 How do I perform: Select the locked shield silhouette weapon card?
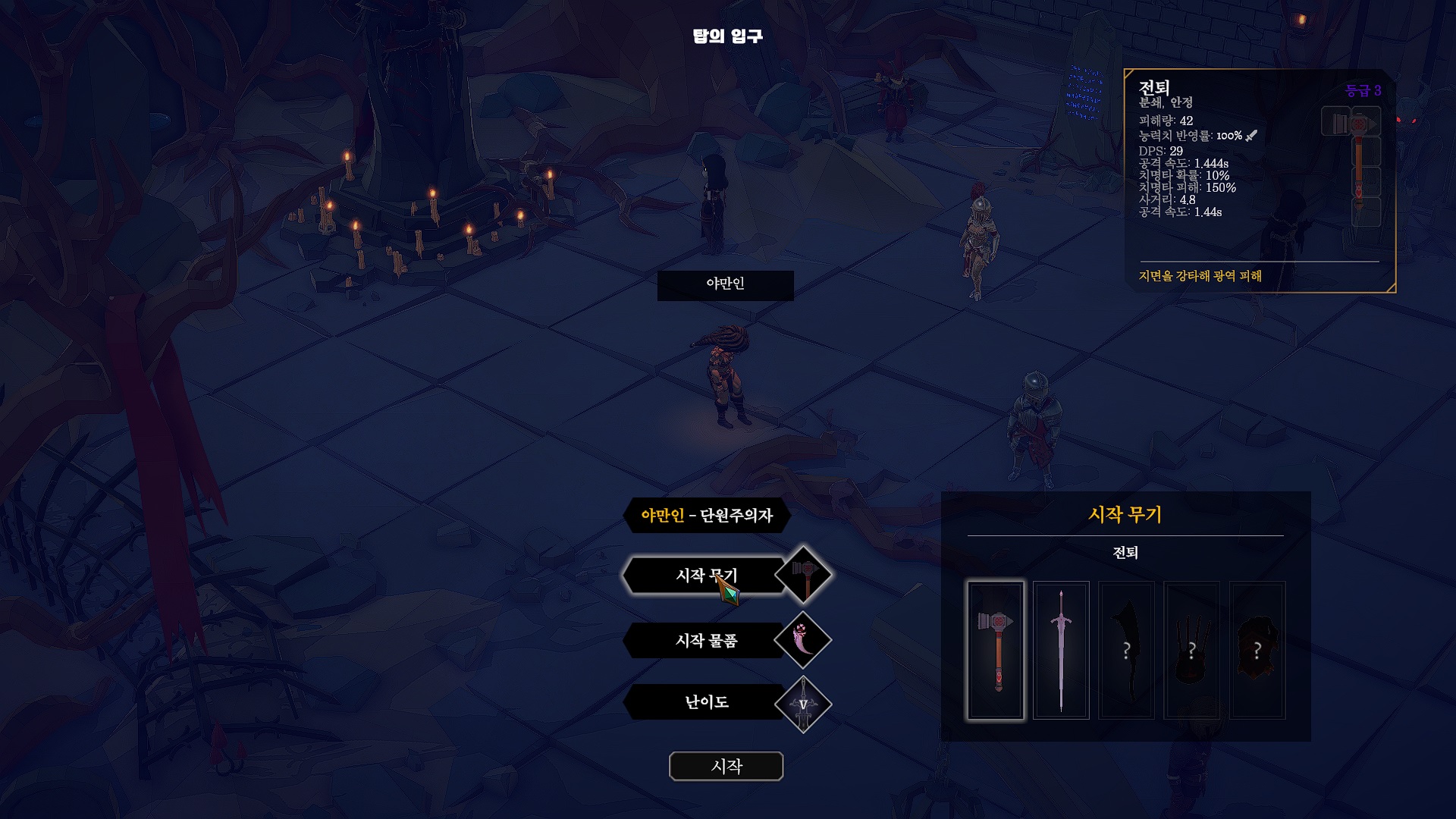[1257, 650]
